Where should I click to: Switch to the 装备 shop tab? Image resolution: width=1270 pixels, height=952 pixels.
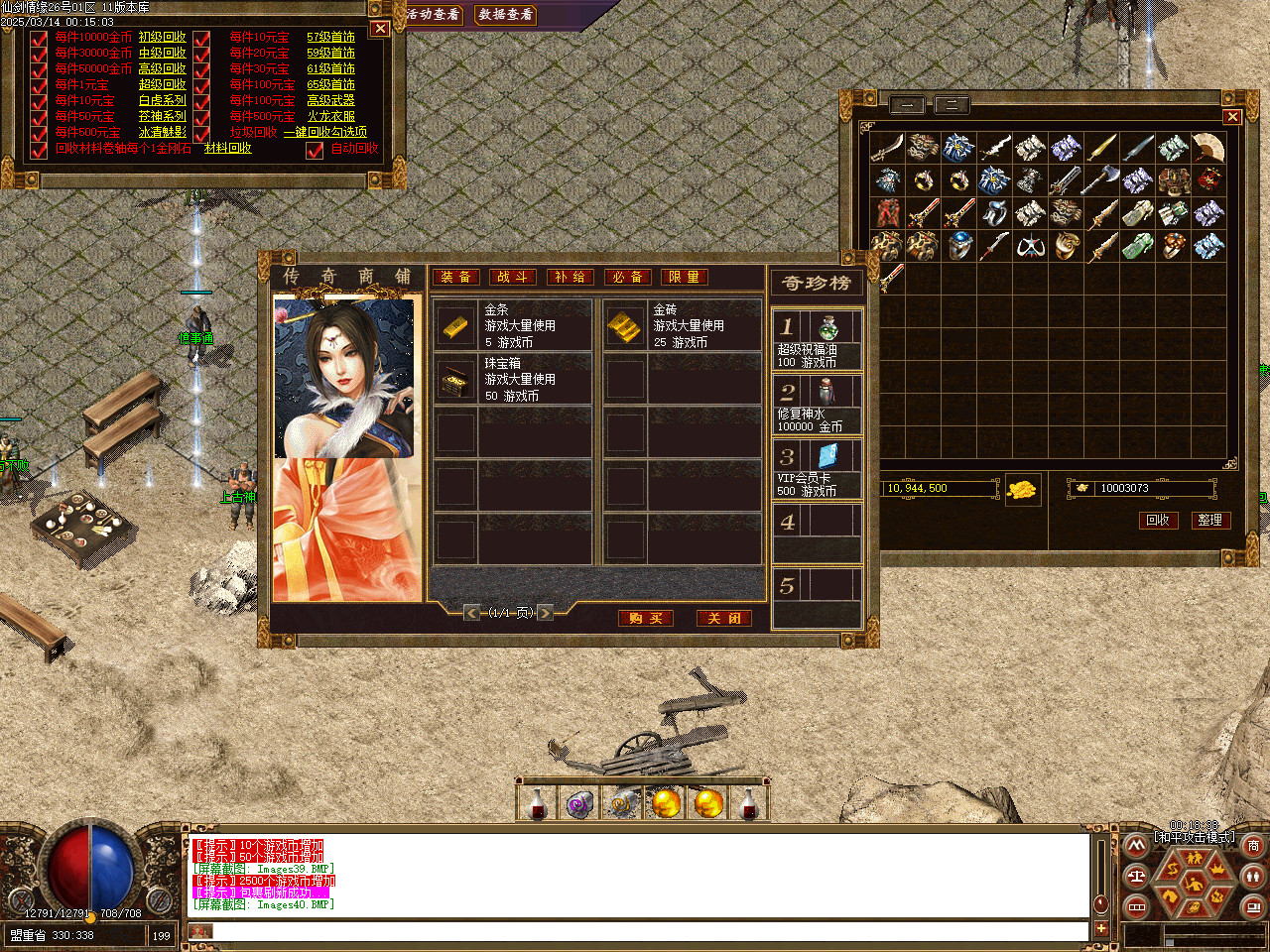456,277
